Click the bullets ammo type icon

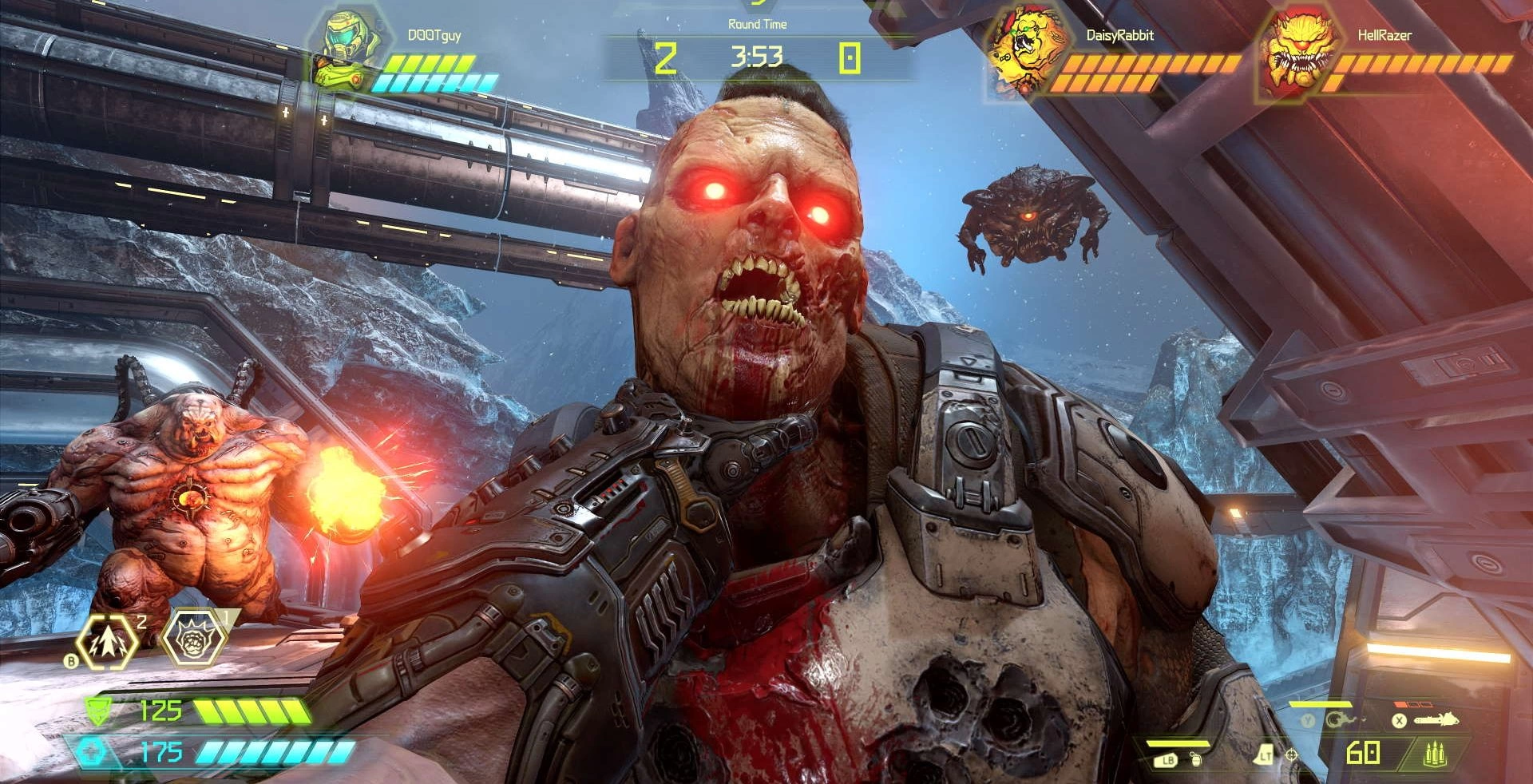pyautogui.click(x=1435, y=753)
